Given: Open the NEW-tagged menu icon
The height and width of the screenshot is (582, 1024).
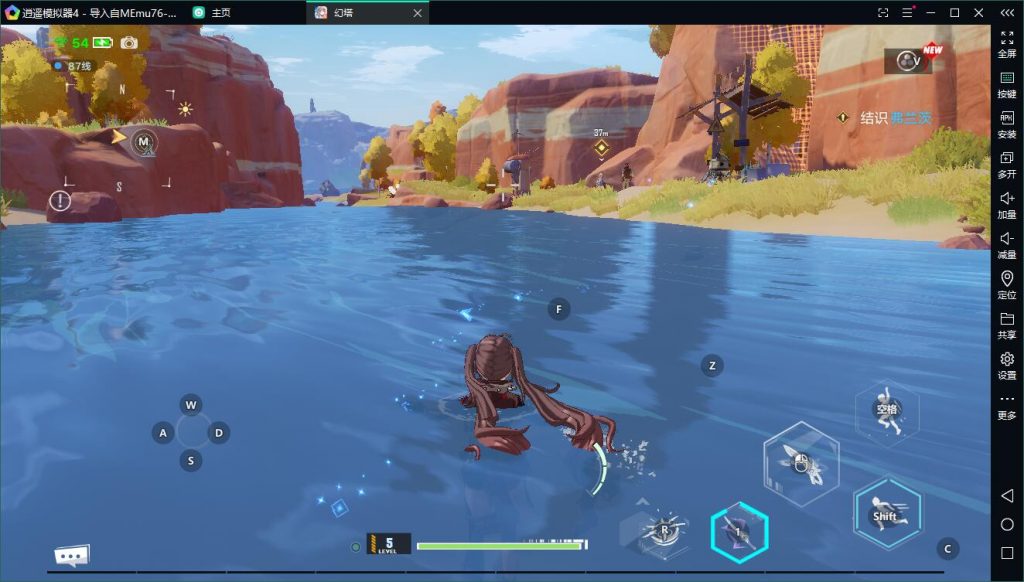Looking at the screenshot, I should click(909, 61).
